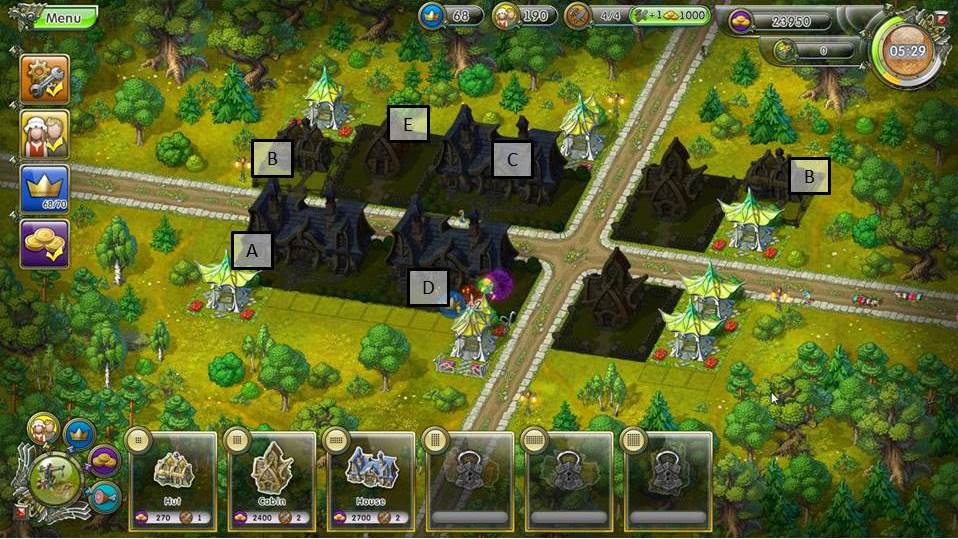Viewport: 958px width, 539px height.
Task: Select the Cabin building card
Action: pyautogui.click(x=271, y=480)
